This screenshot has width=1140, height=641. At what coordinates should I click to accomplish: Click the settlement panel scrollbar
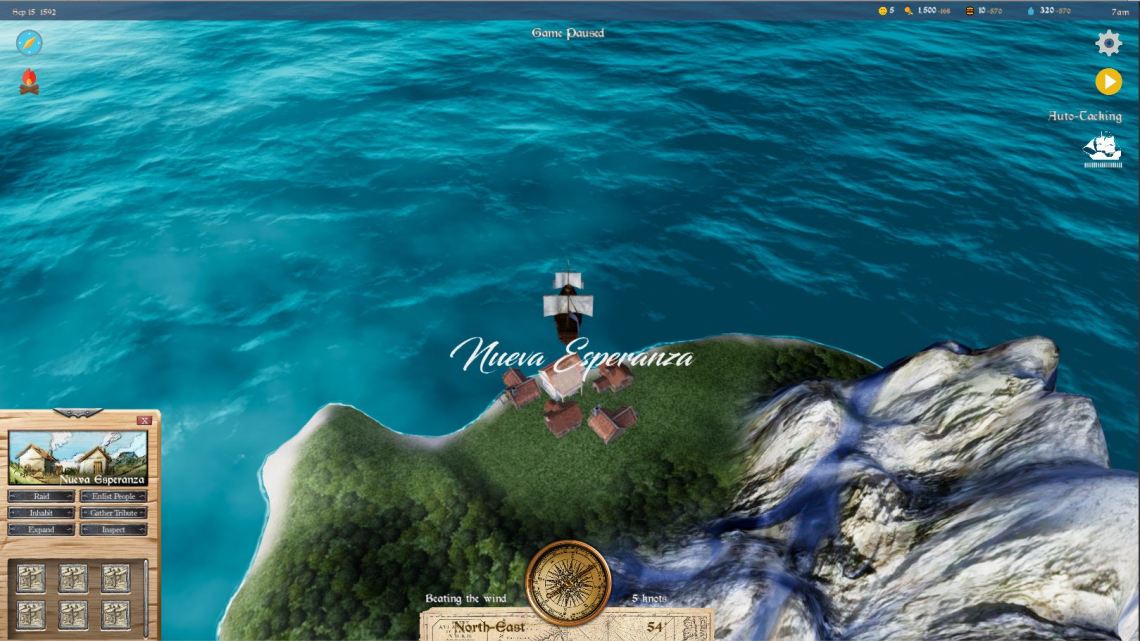click(x=147, y=596)
